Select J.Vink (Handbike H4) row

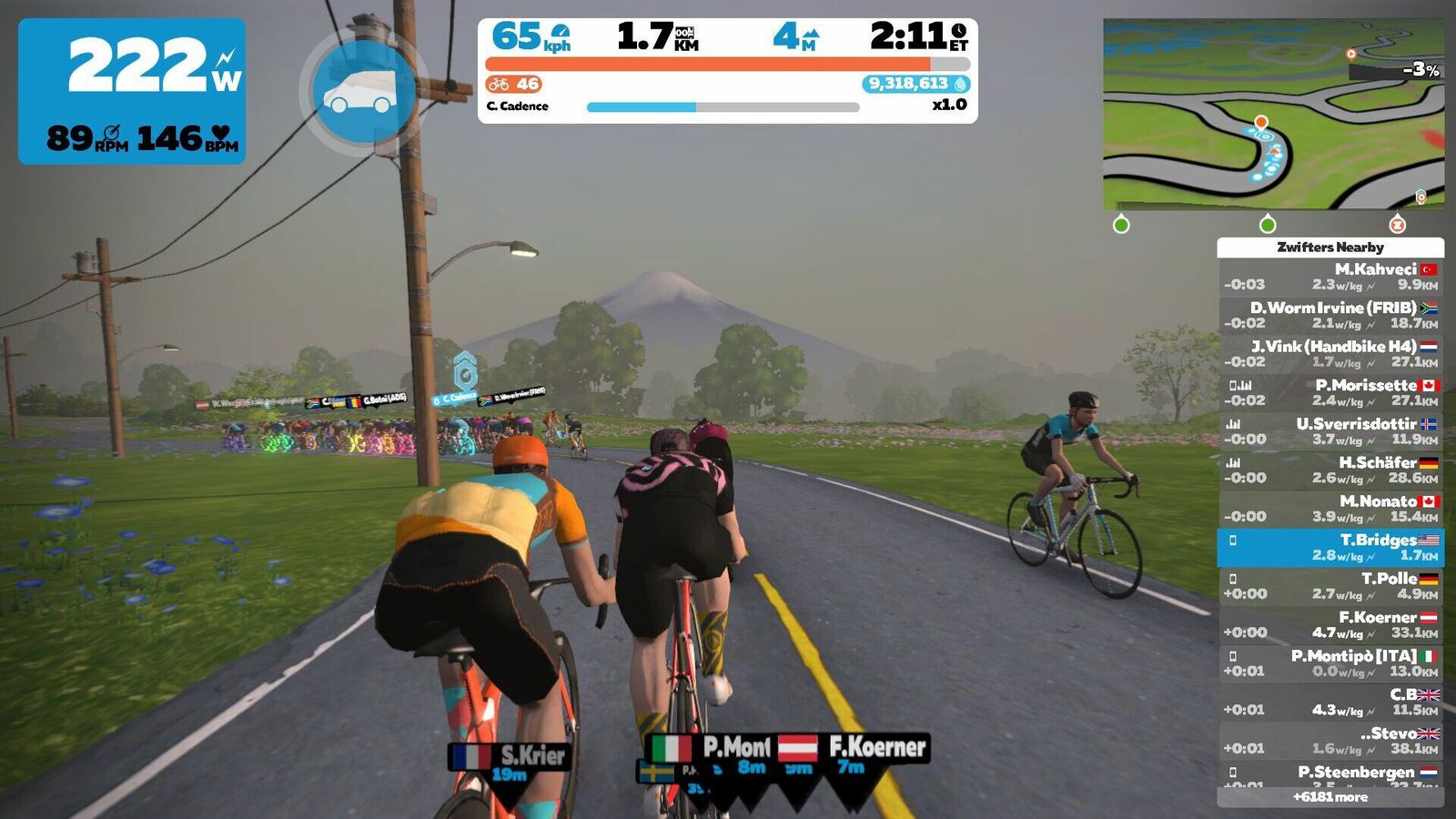point(1330,354)
